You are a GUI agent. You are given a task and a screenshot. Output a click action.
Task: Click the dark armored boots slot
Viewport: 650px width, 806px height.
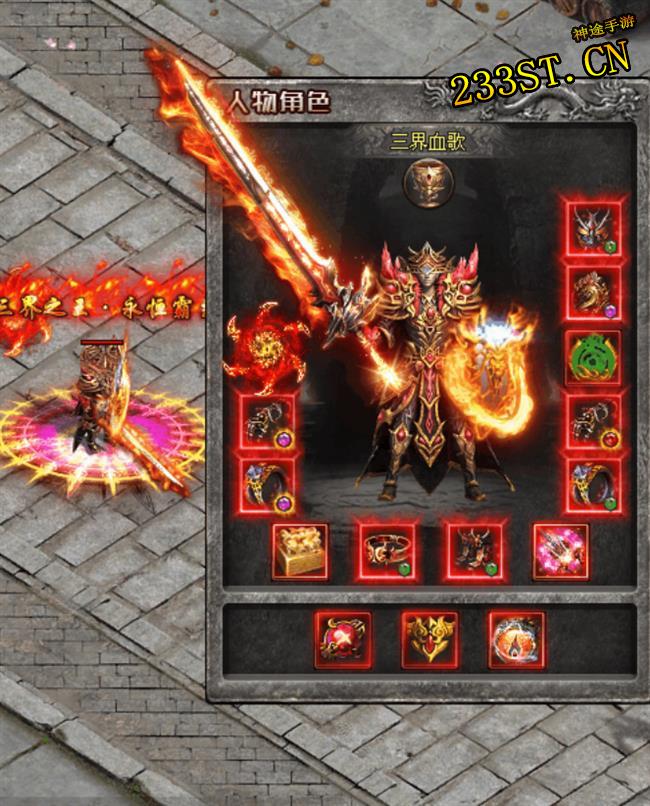coord(473,551)
